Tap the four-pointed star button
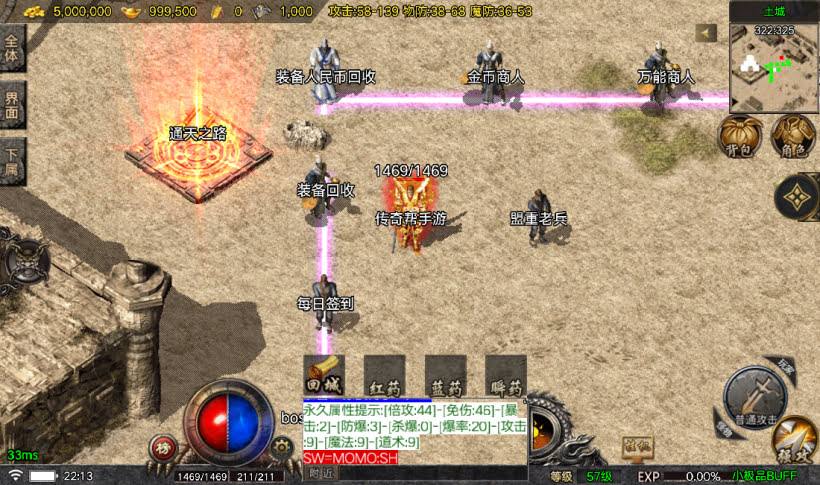Screen dimensions: 820x485 (x=799, y=198)
